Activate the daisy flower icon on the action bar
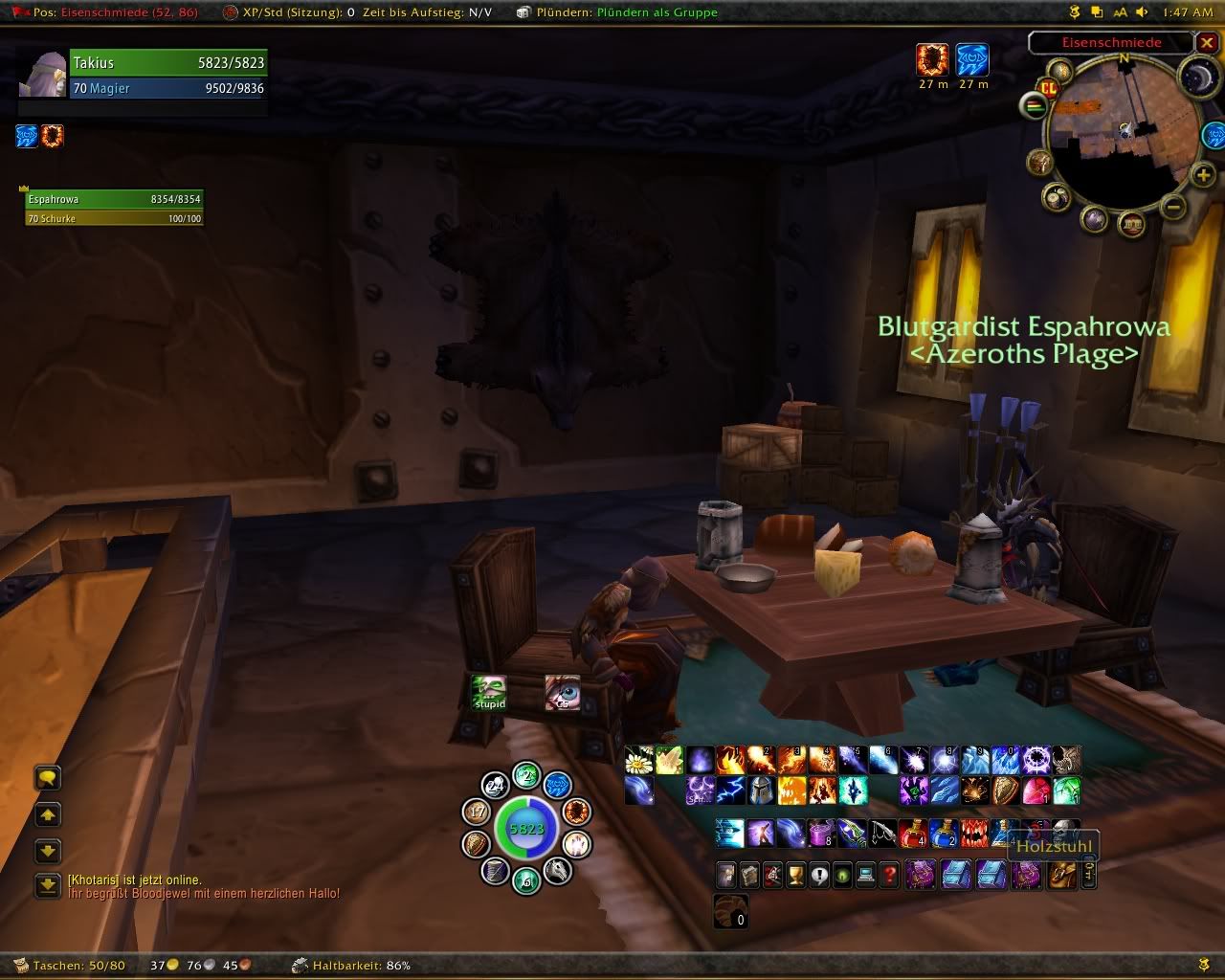 pos(638,761)
